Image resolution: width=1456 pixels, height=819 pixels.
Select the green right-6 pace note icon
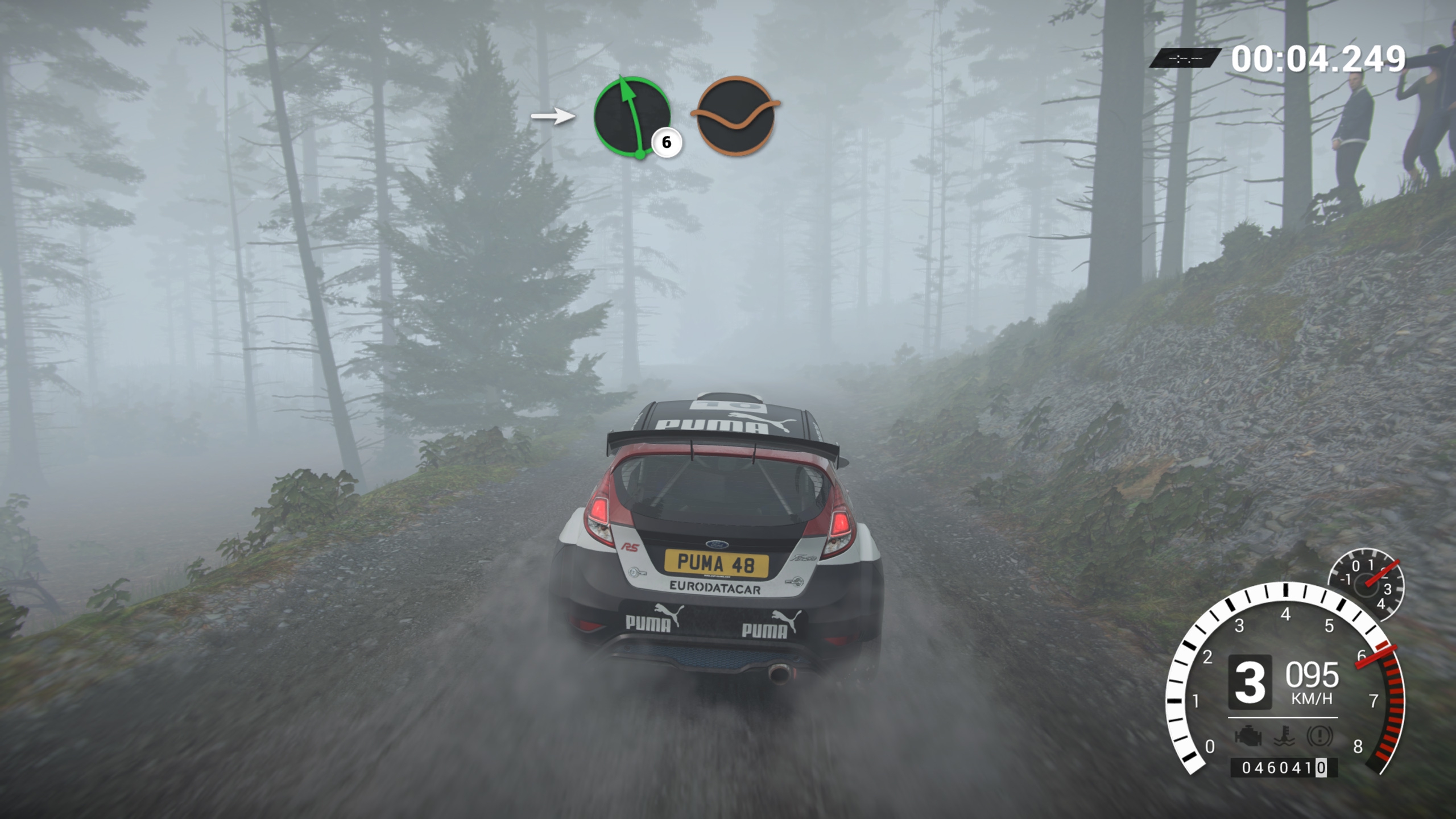pos(632,117)
